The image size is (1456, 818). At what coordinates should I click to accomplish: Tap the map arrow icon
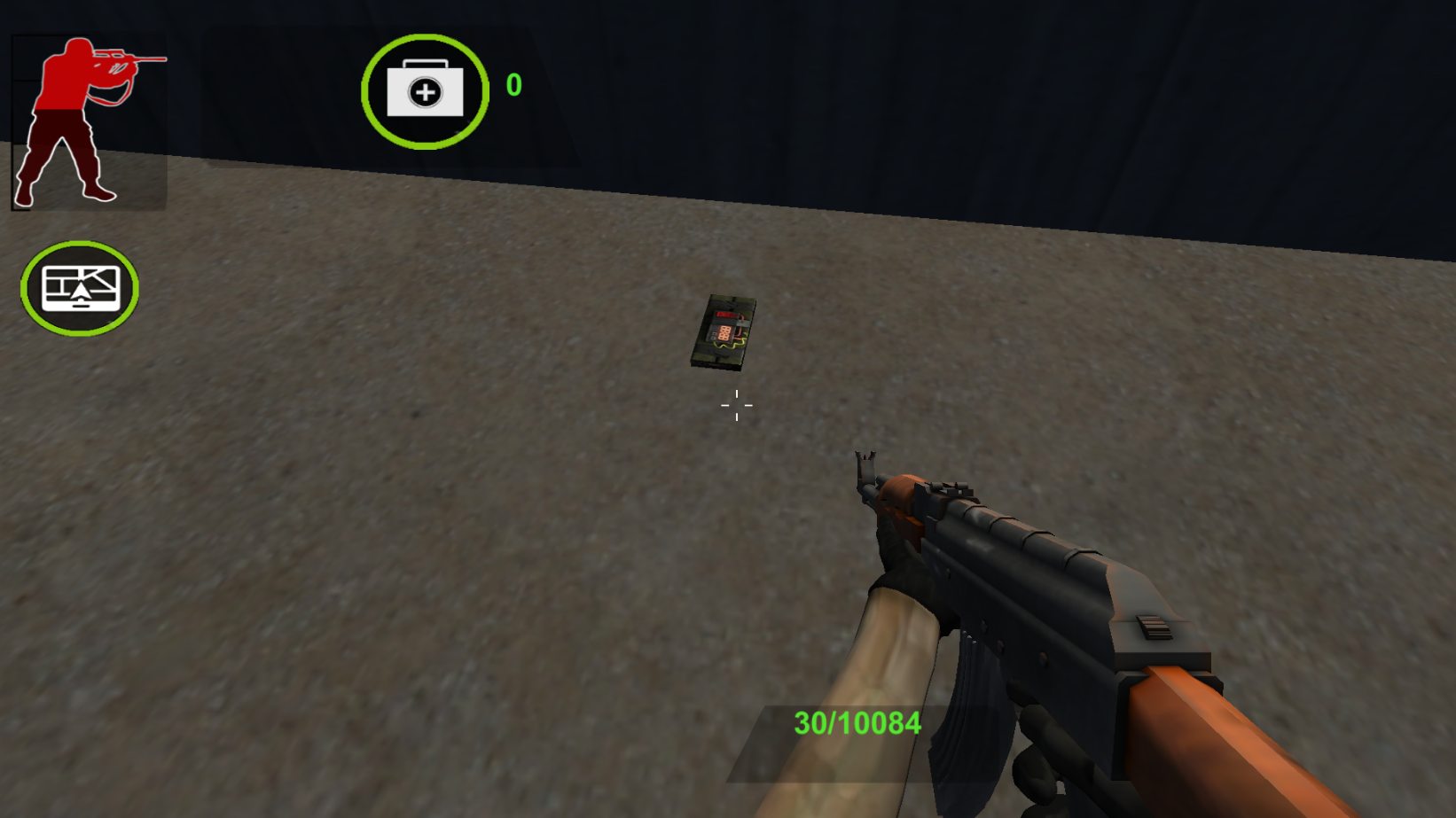pos(82,290)
